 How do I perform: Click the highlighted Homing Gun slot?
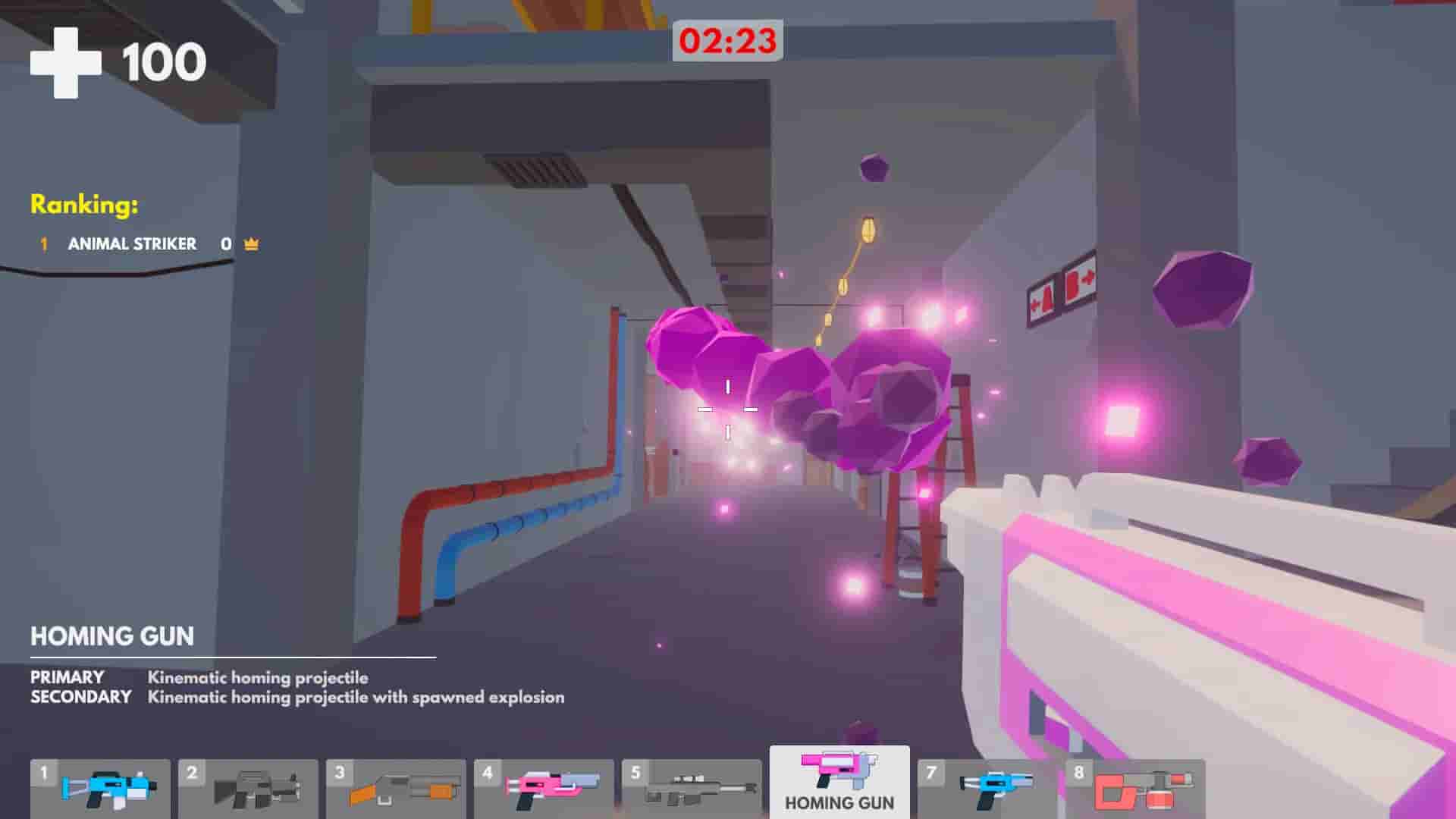point(838,781)
